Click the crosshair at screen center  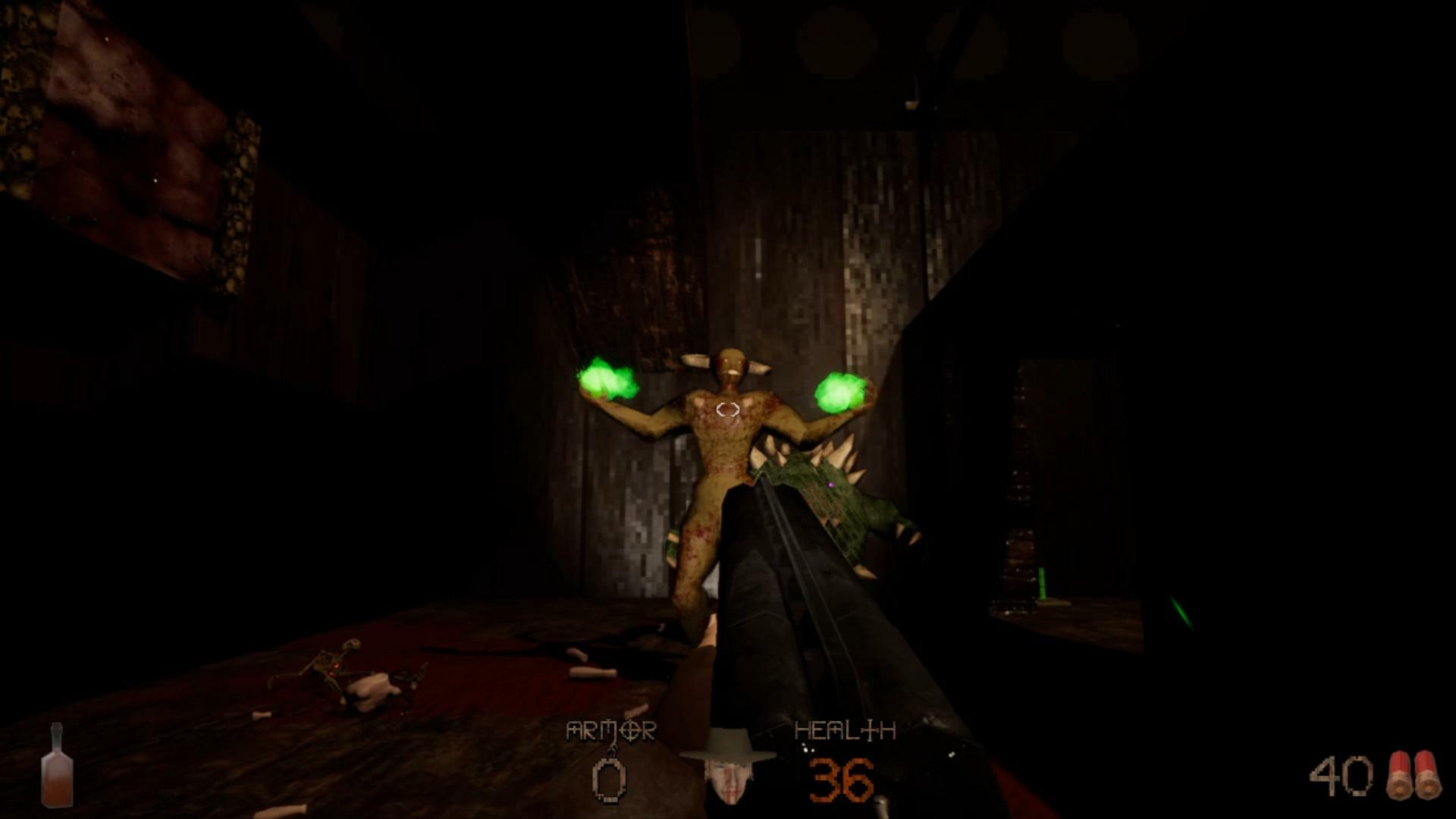click(x=727, y=409)
